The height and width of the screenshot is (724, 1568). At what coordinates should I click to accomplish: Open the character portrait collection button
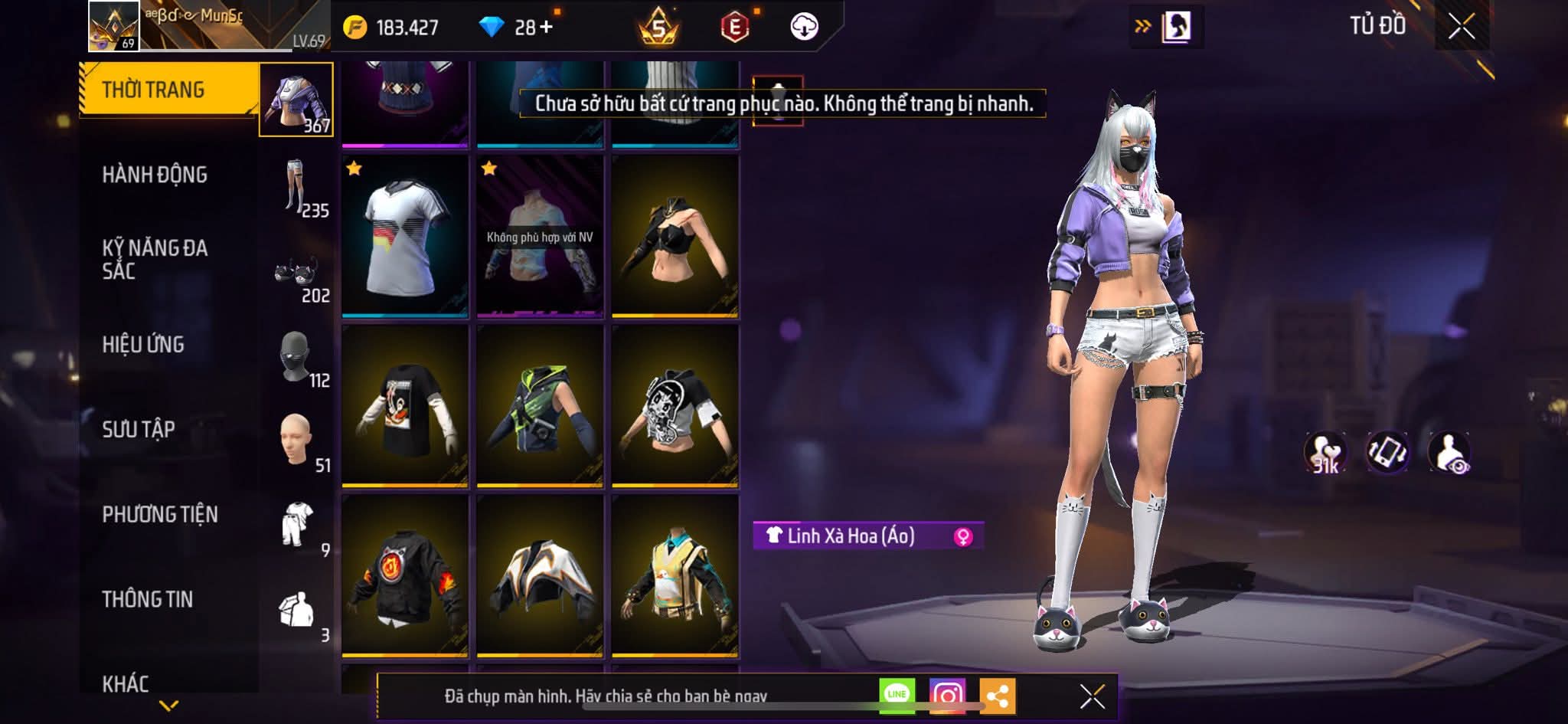point(1176,28)
